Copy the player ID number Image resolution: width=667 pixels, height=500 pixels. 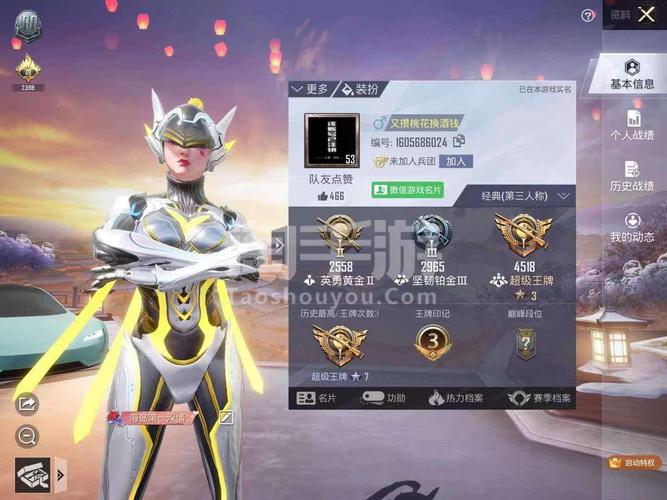[459, 143]
